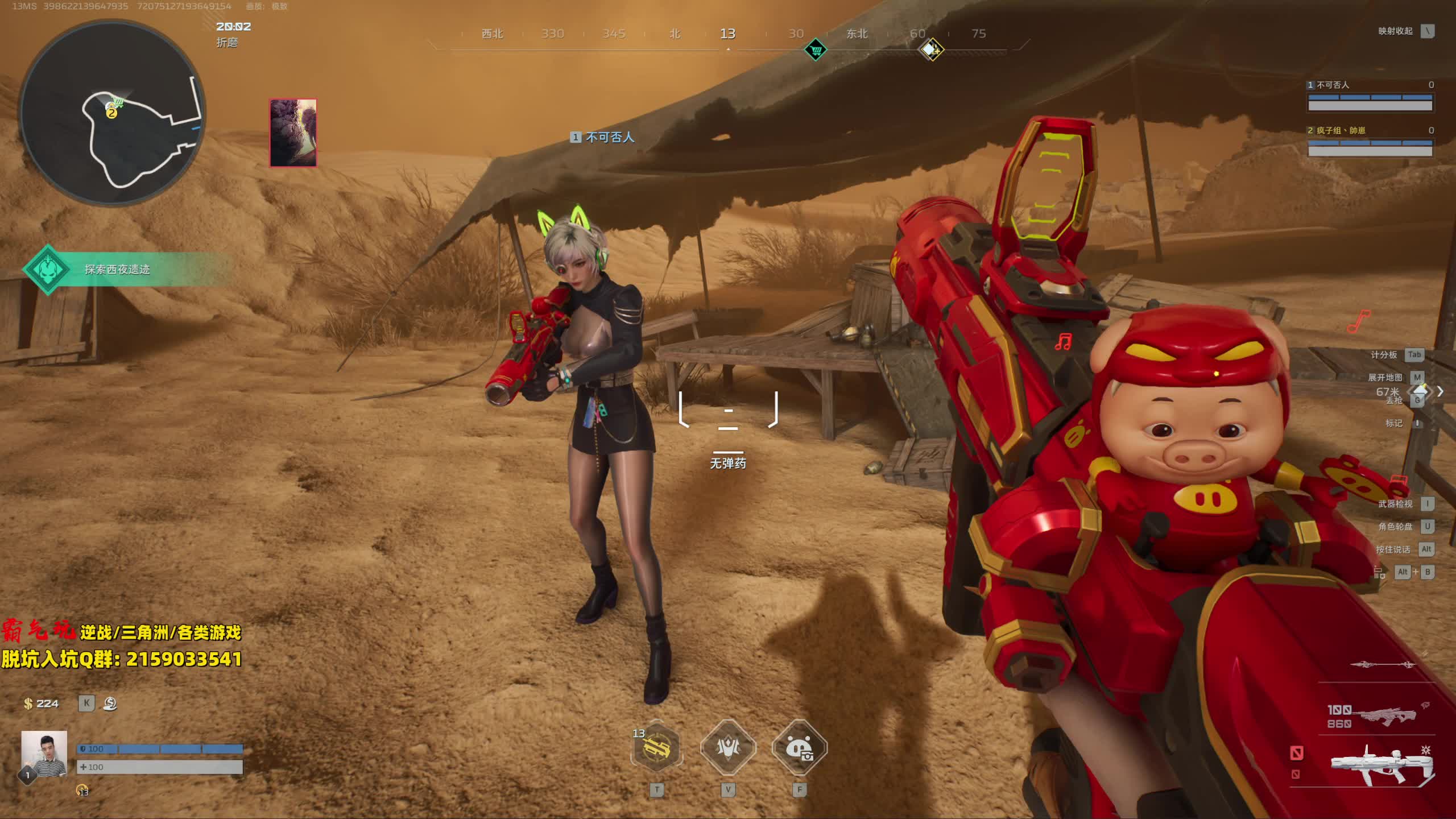
Task: Click the green shop cart compass marker
Action: pyautogui.click(x=816, y=50)
